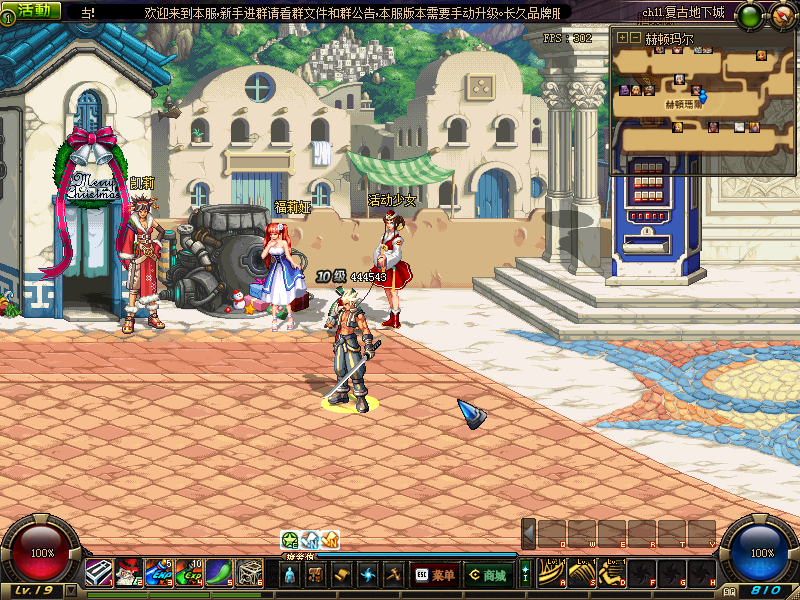Viewport: 800px width, 600px height.
Task: Use the green EXP potion quick slot
Action: pyautogui.click(x=189, y=573)
